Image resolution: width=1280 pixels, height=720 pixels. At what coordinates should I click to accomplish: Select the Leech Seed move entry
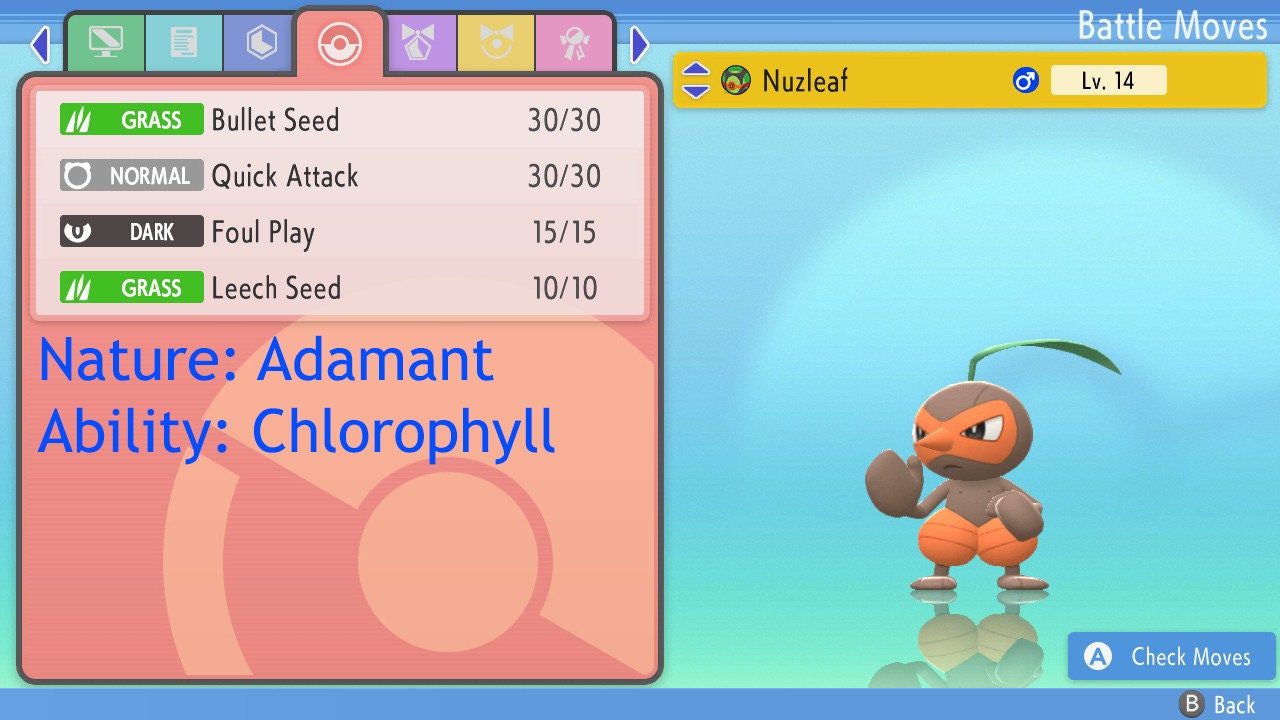[x=340, y=288]
